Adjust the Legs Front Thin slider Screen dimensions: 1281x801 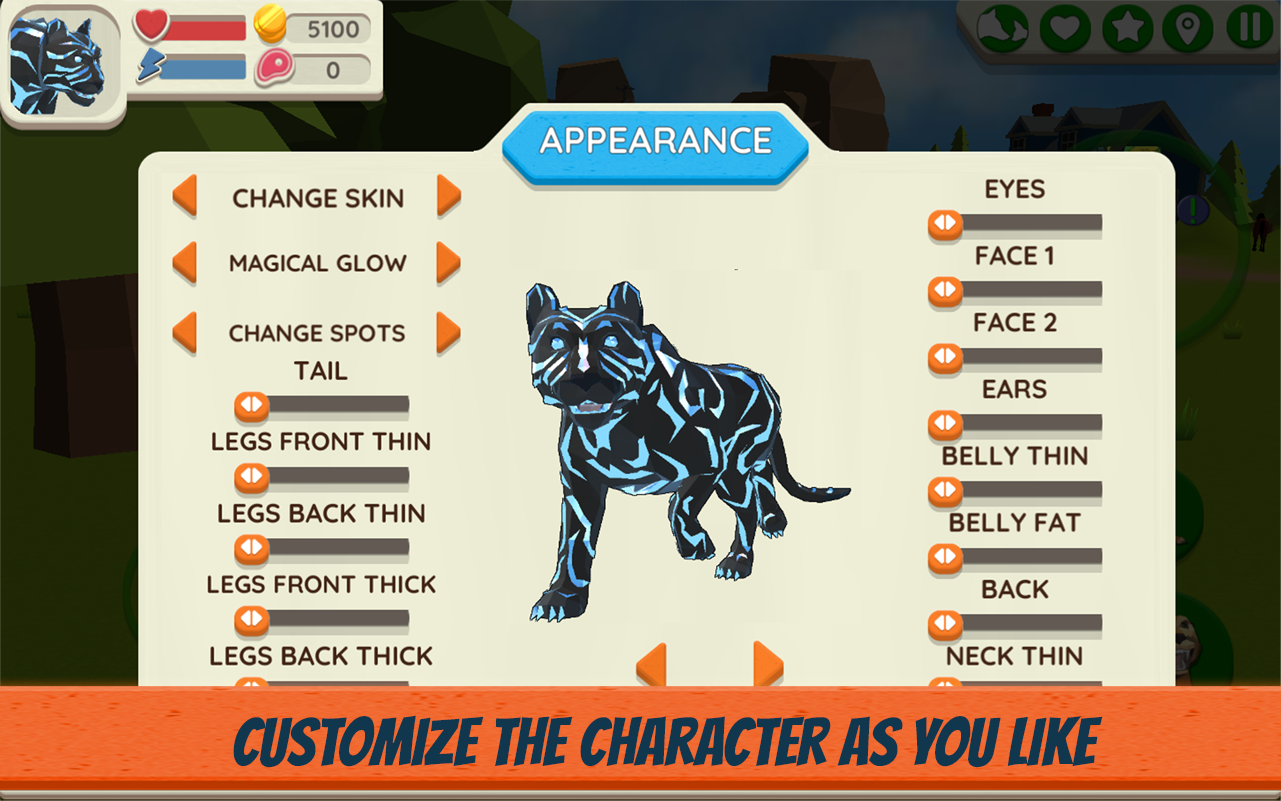tap(249, 477)
